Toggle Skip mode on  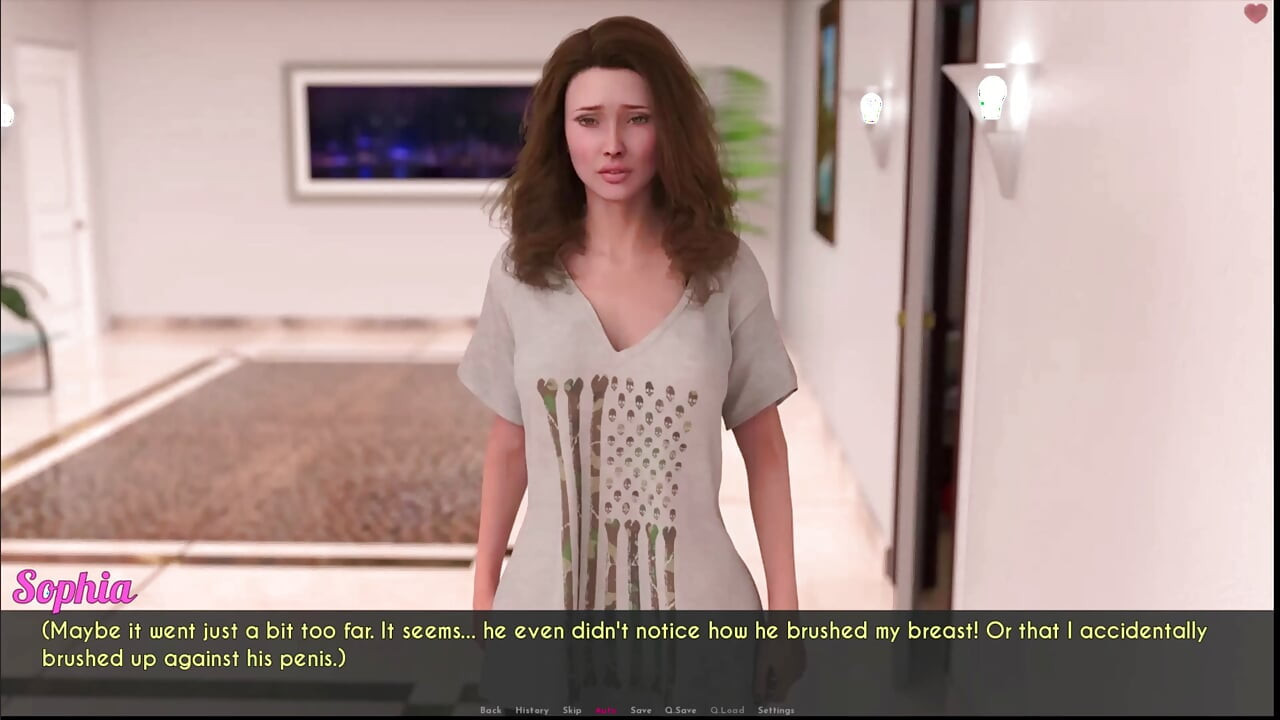pos(572,710)
